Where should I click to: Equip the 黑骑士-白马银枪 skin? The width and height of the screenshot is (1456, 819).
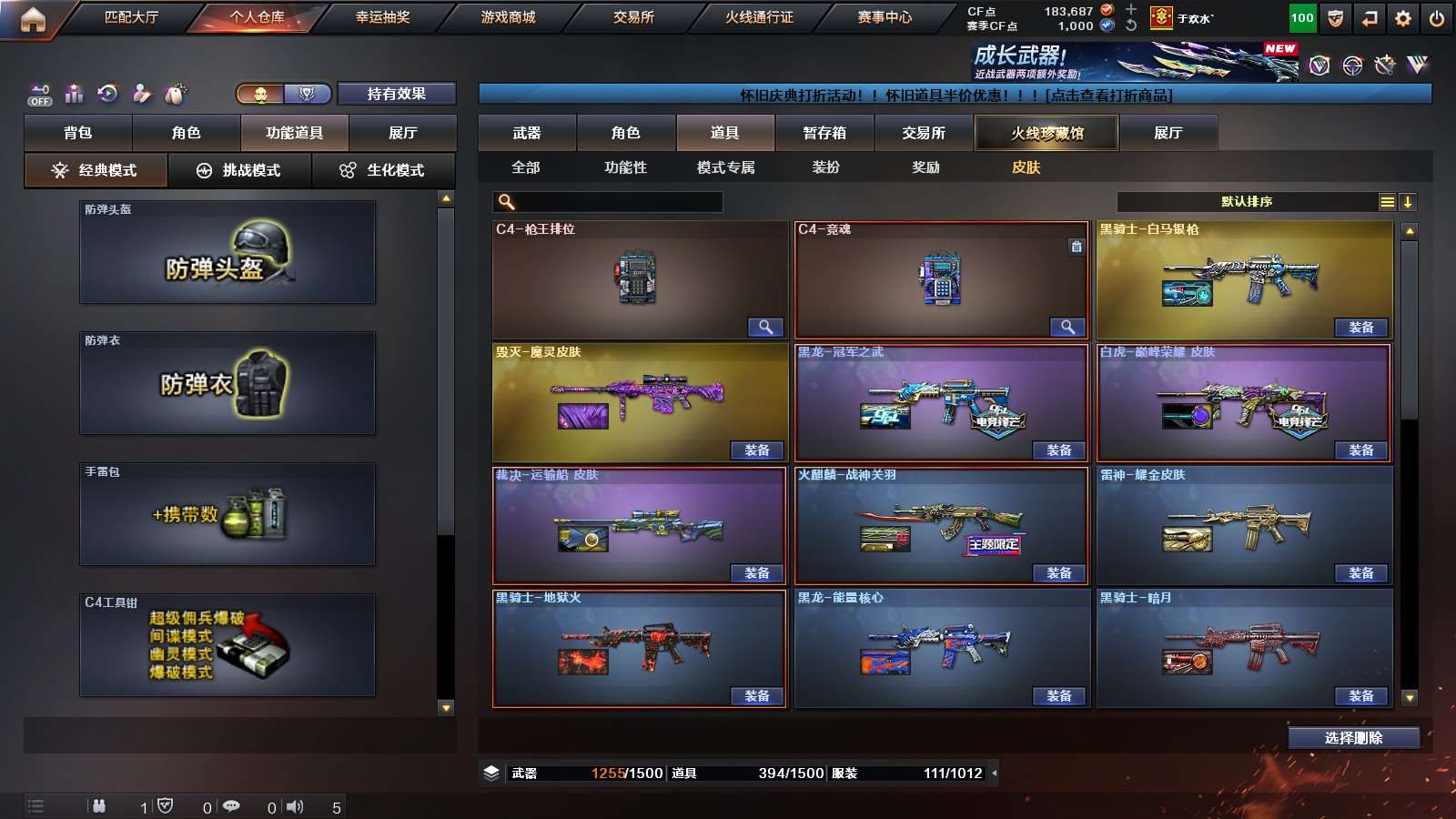tap(1360, 328)
